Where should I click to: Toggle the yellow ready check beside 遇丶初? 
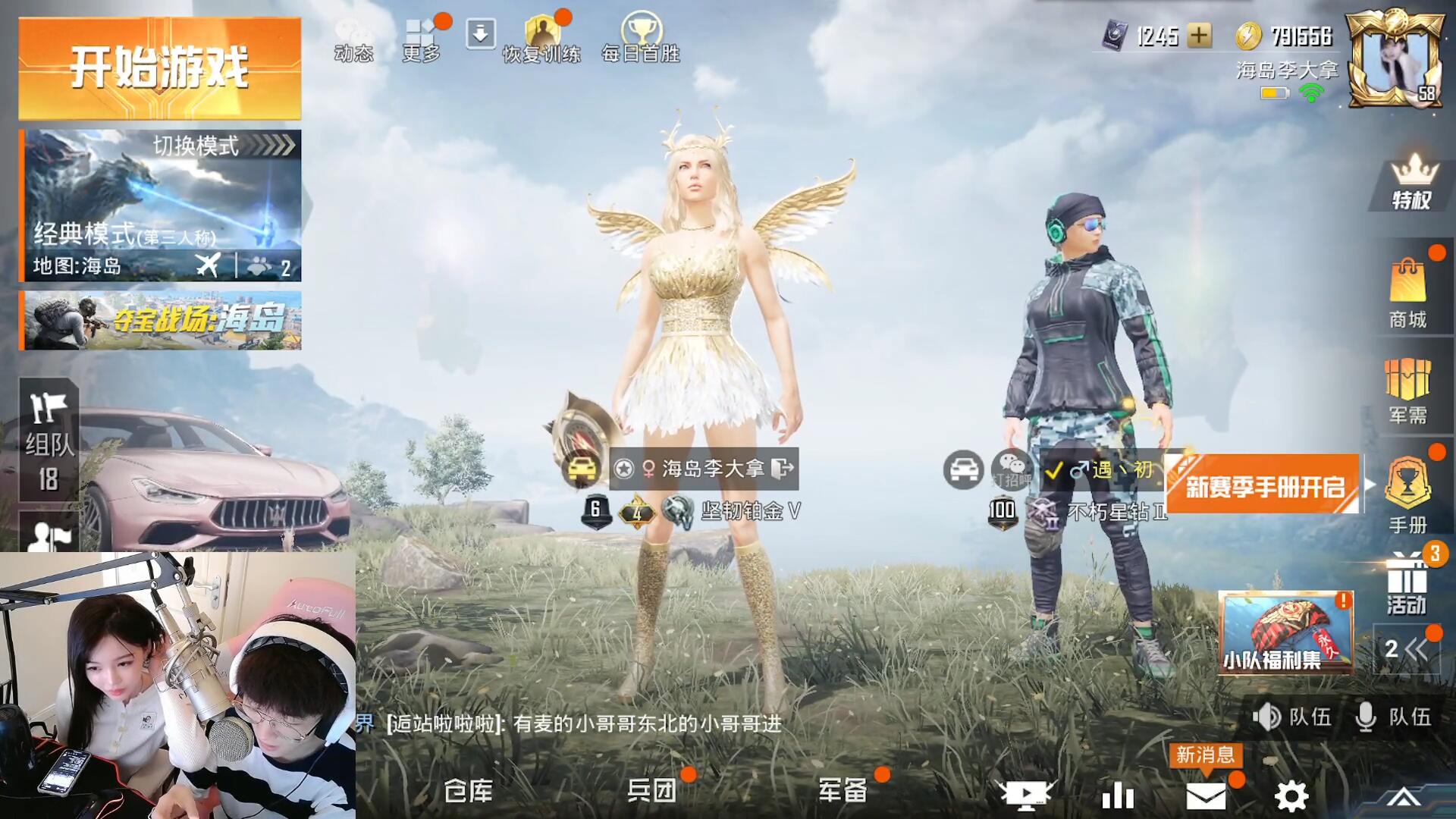pyautogui.click(x=1053, y=470)
